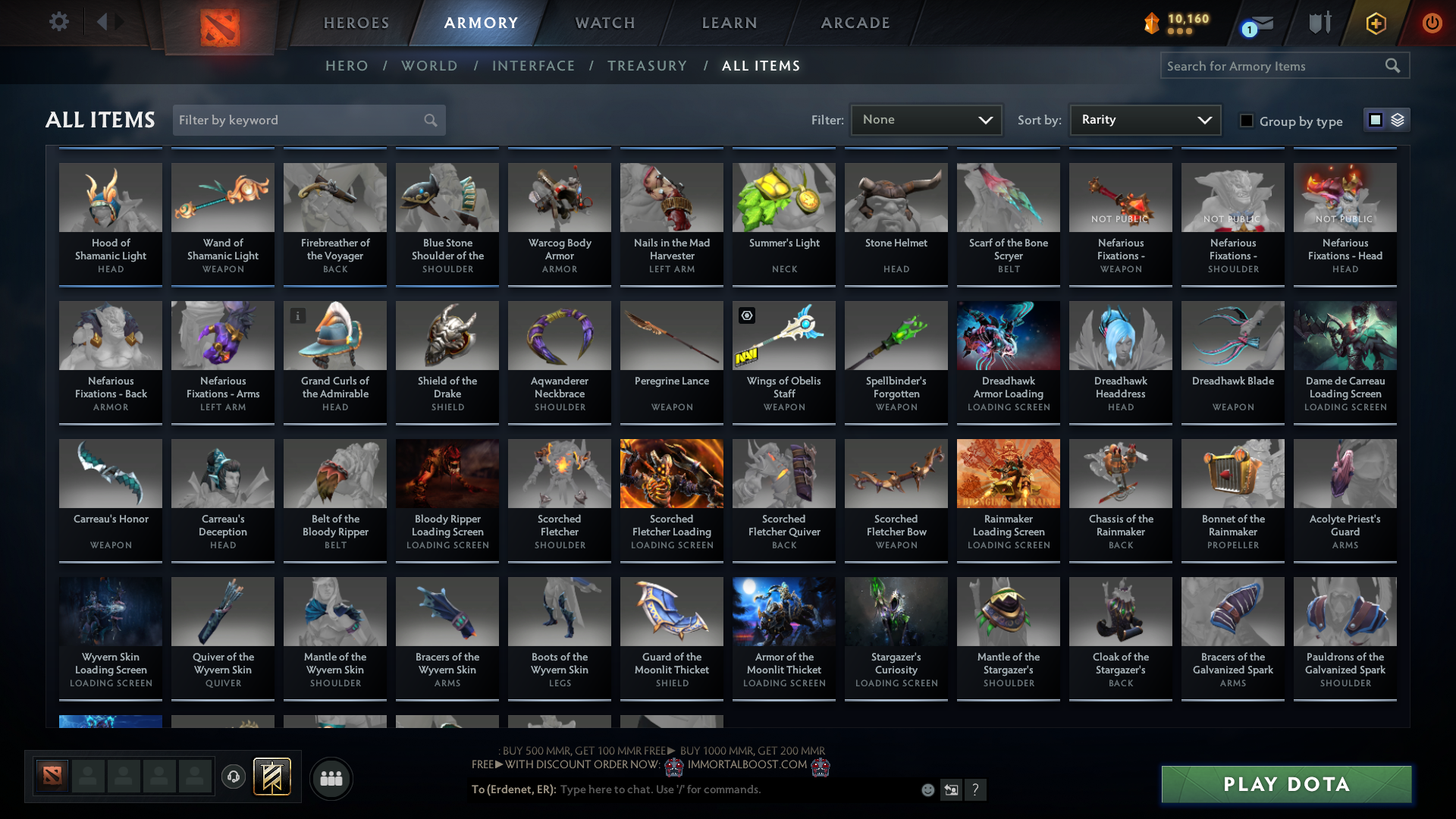
Task: Enable the Group by type checkbox
Action: pyautogui.click(x=1247, y=121)
